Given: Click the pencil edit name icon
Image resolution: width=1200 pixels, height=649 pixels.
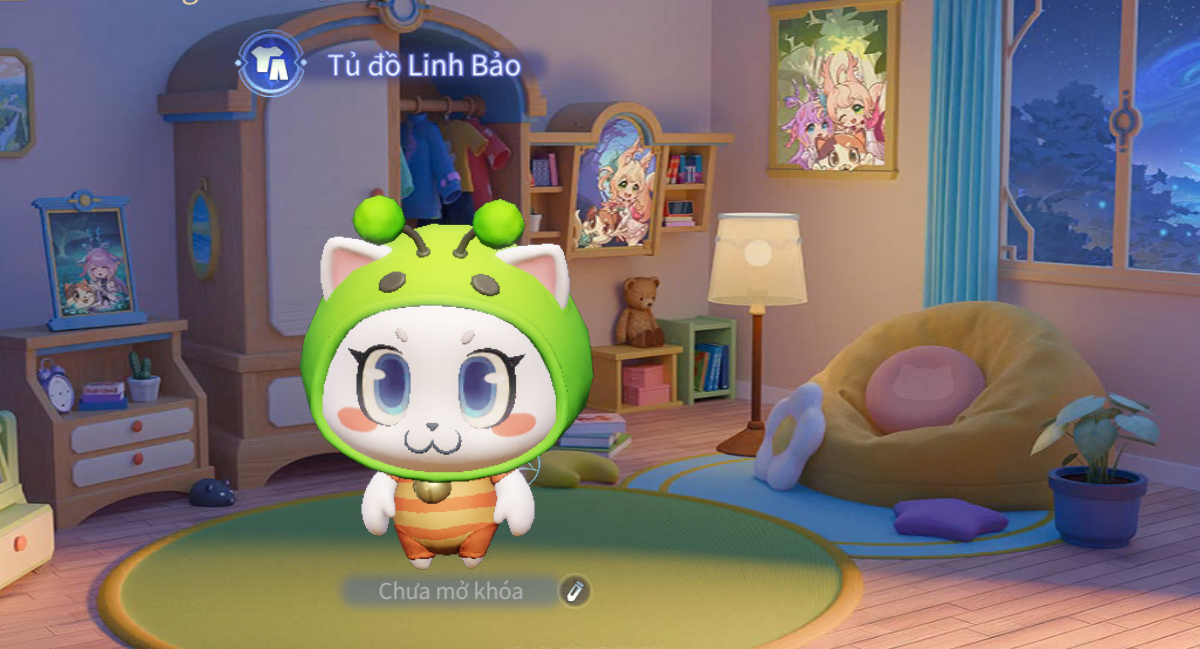Looking at the screenshot, I should pos(574,591).
